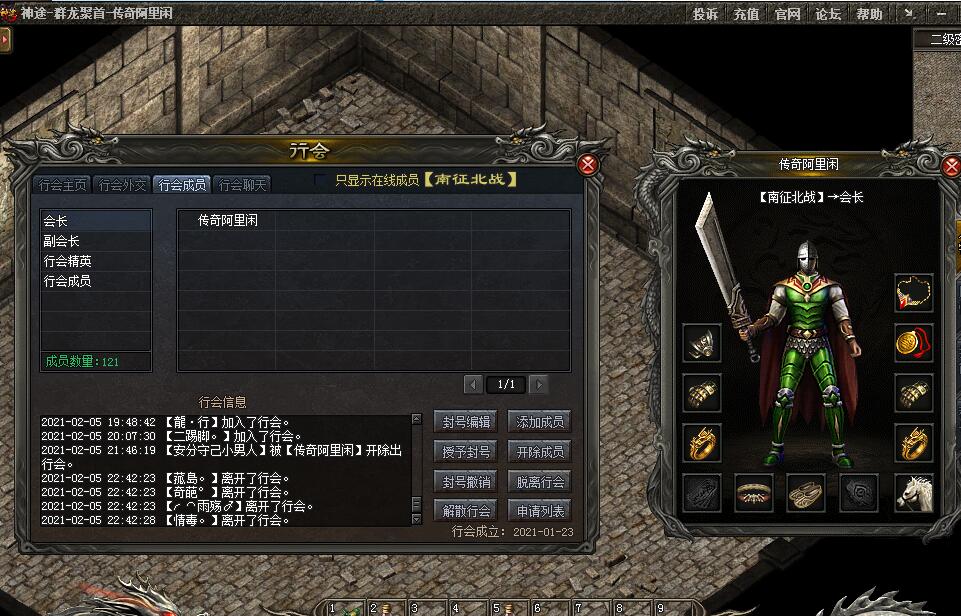Image resolution: width=961 pixels, height=616 pixels.
Task: Choose 开除成员 to expel a member
Action: 540,452
